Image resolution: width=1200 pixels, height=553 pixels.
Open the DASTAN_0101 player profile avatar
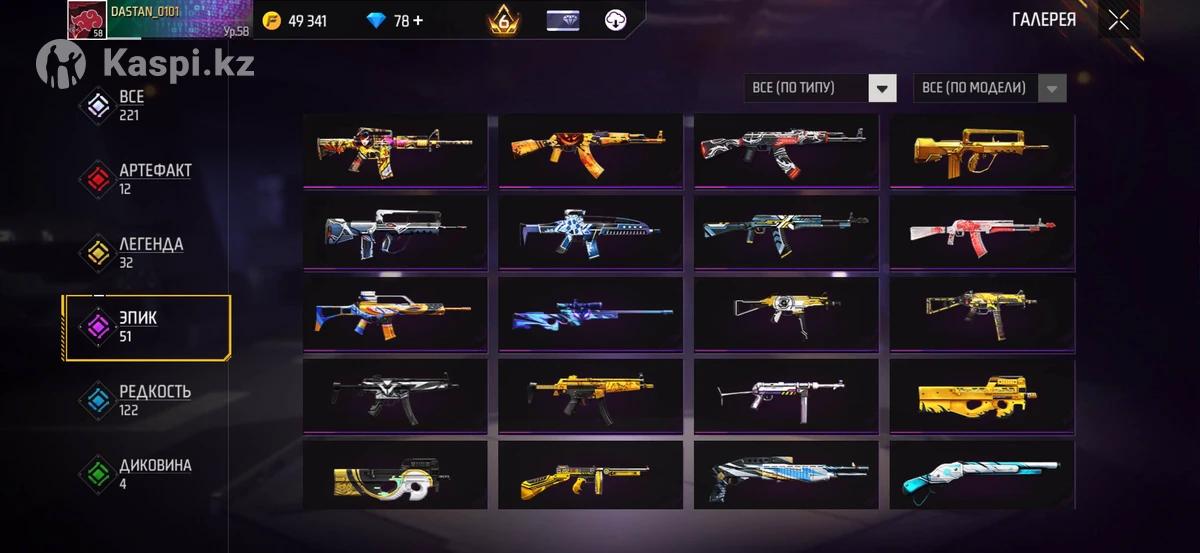[x=88, y=20]
